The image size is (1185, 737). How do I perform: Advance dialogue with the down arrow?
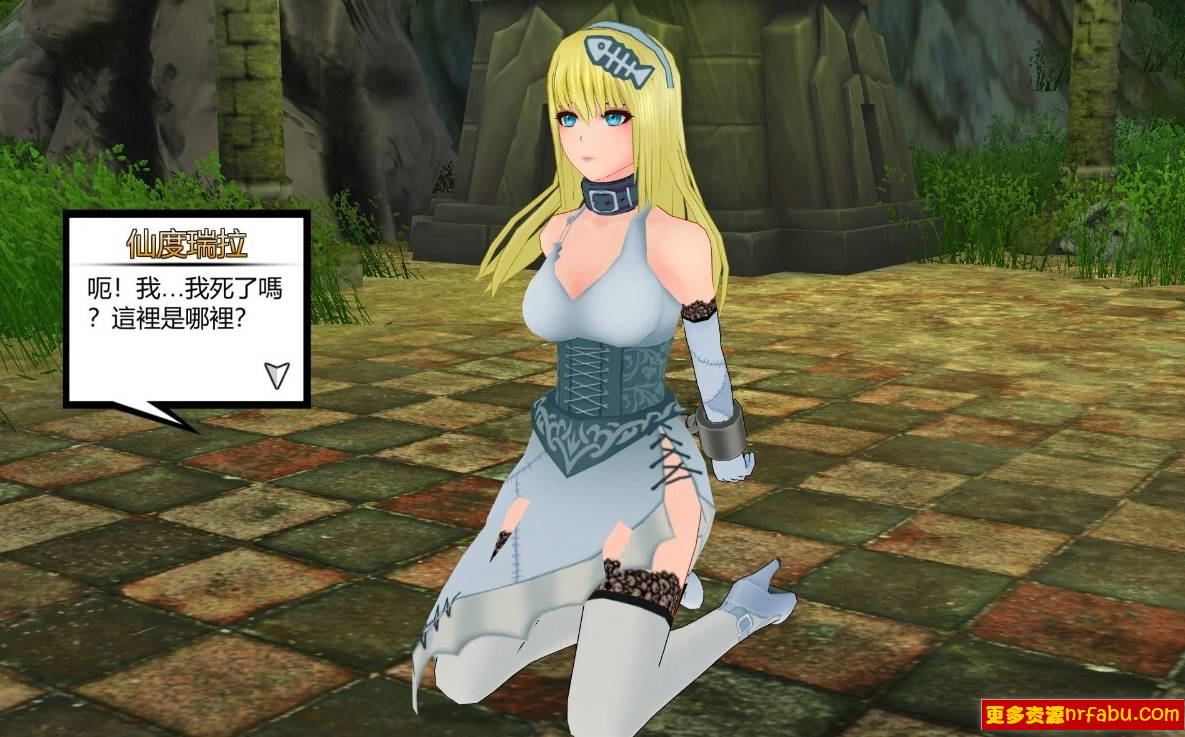click(277, 375)
